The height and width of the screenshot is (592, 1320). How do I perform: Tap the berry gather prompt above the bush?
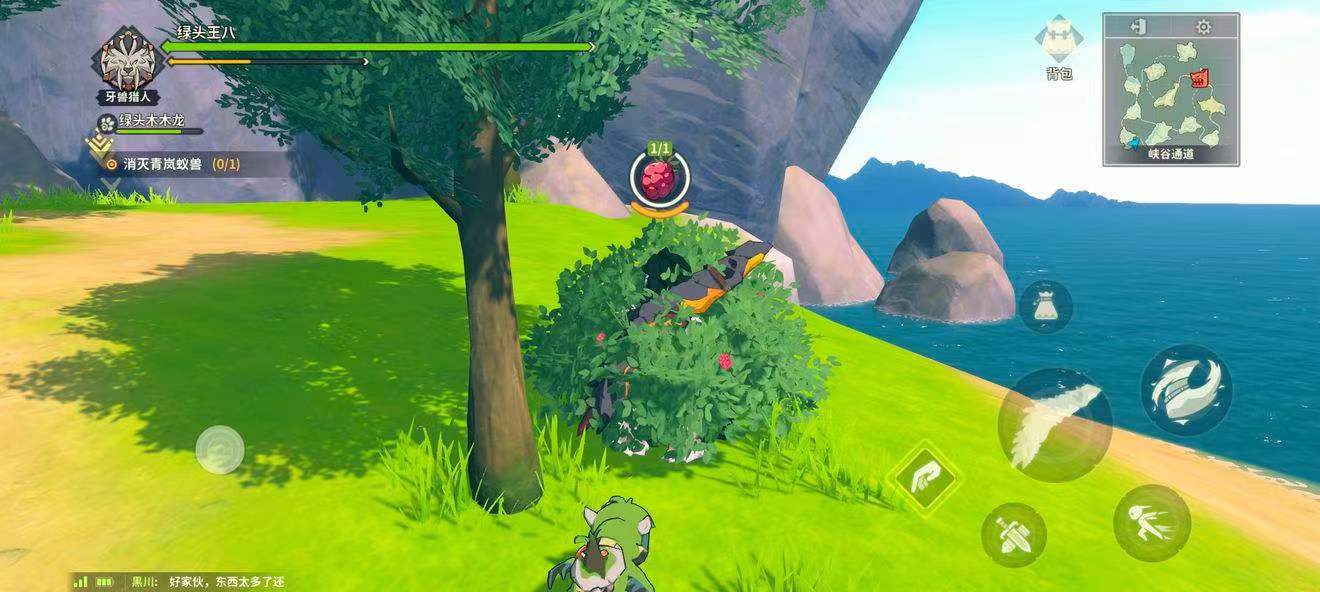[x=659, y=180]
